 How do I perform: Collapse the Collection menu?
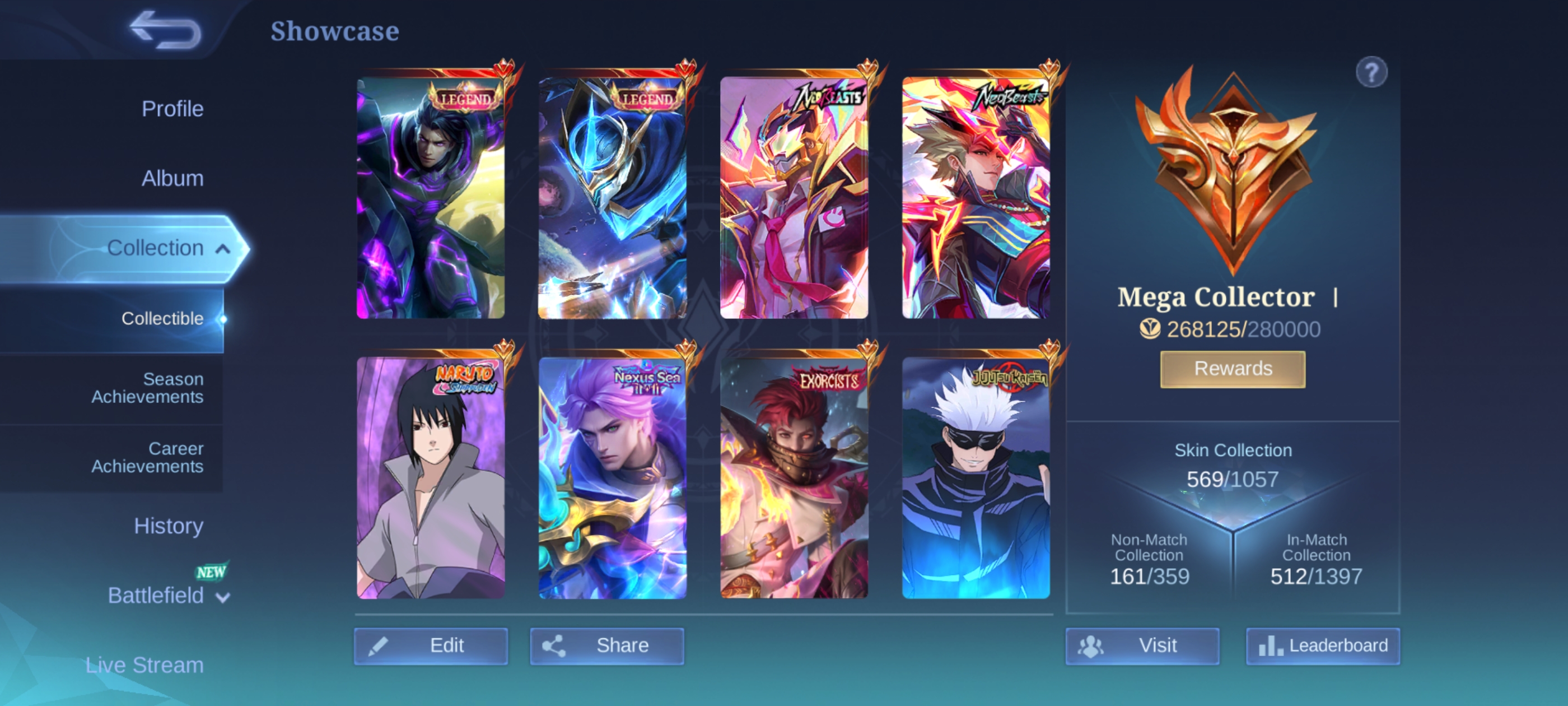(x=223, y=249)
